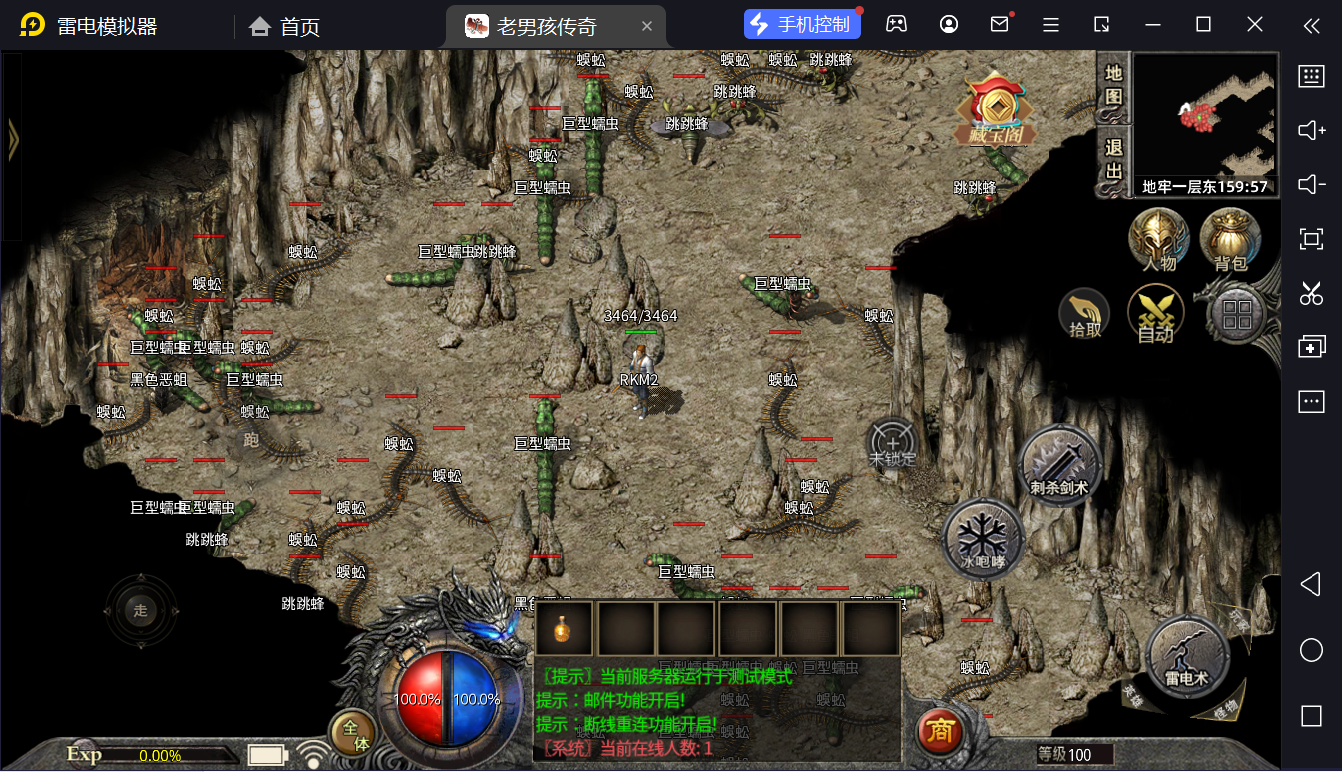Viewport: 1342px width, 772px height.
Task: Click the 退出 exit button
Action: (1114, 160)
